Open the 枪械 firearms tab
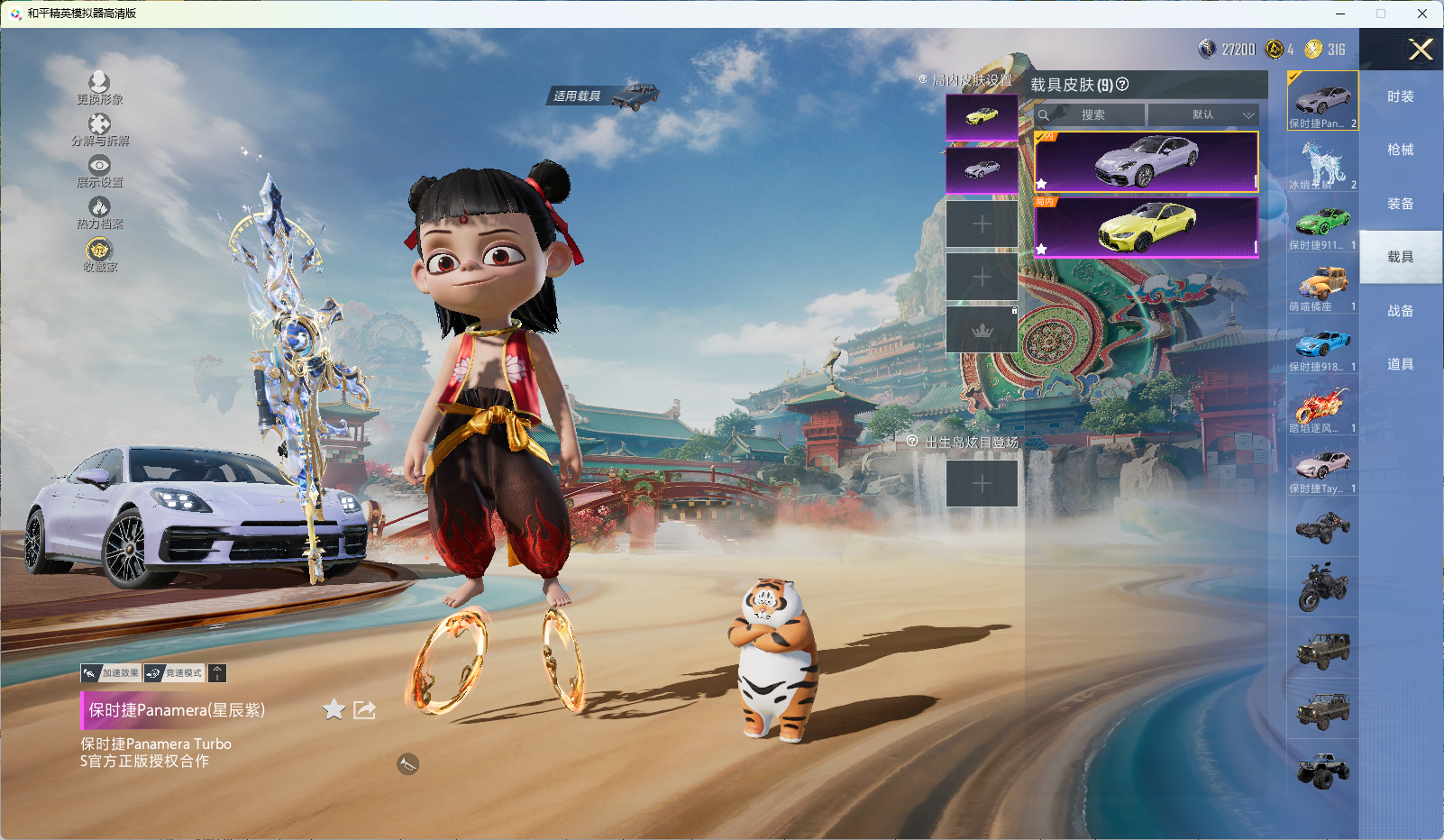Image resolution: width=1444 pixels, height=840 pixels. (1400, 150)
